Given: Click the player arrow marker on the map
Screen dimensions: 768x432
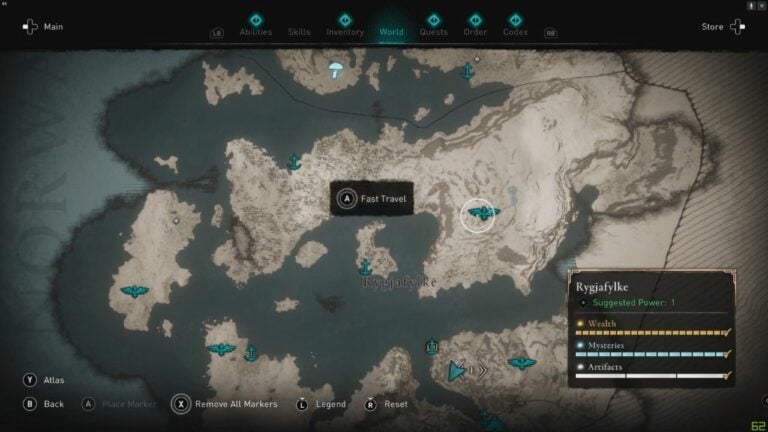Looking at the screenshot, I should coord(458,371).
